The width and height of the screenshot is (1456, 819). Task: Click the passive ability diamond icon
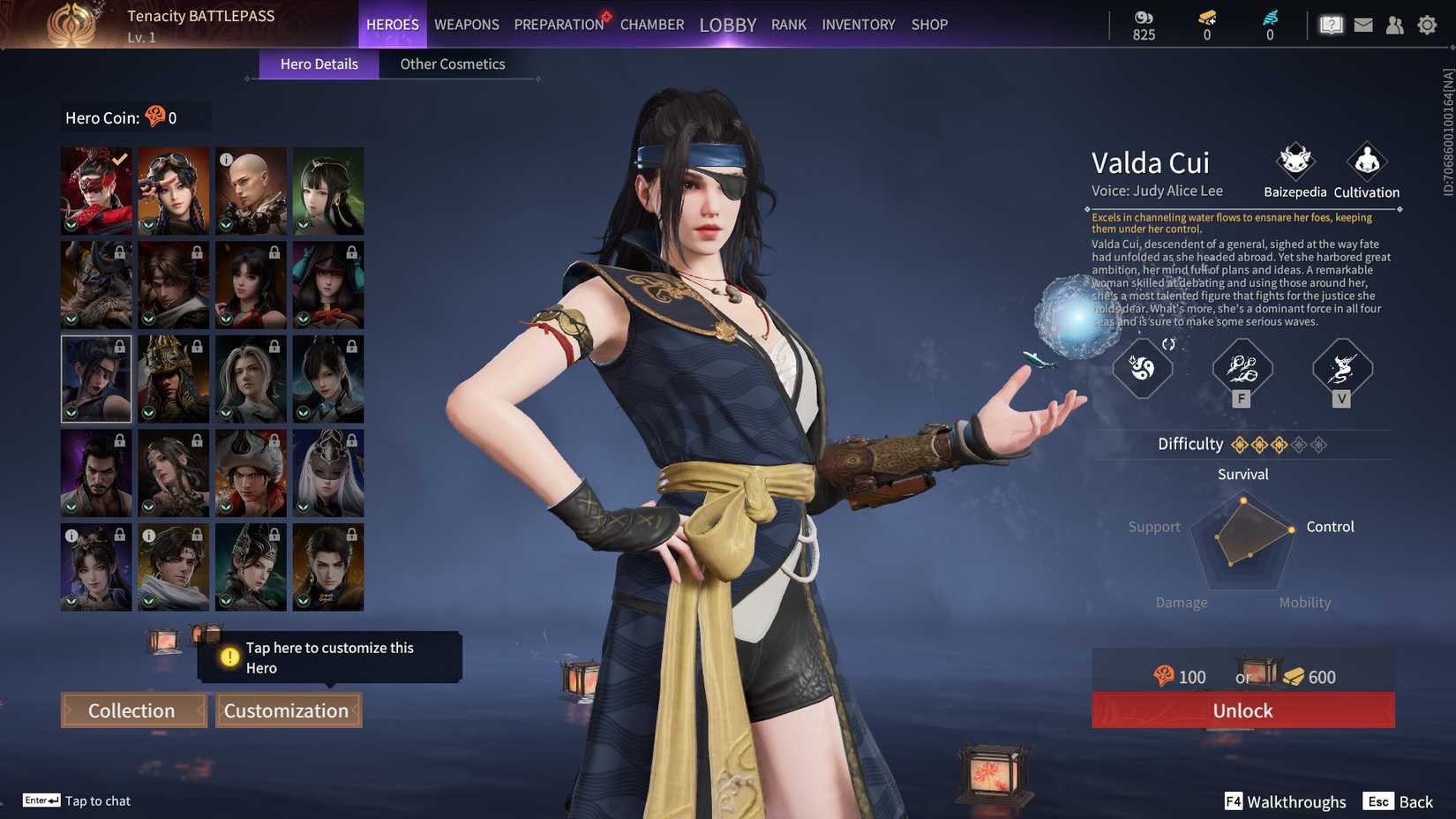1142,371
